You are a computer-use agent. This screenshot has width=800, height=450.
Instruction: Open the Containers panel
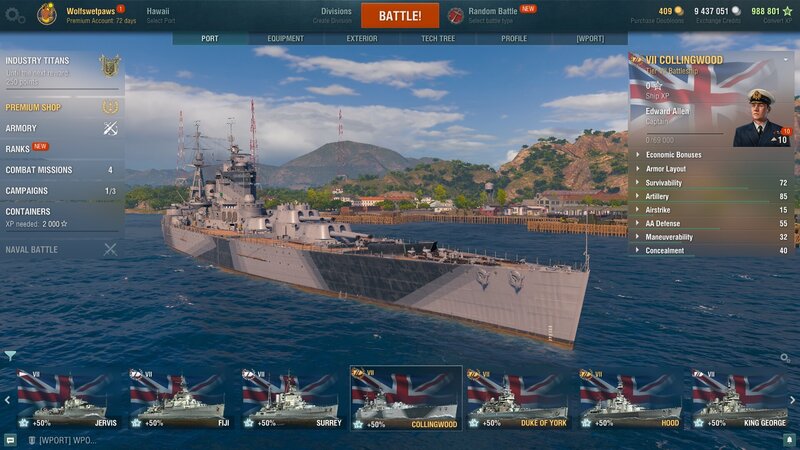(x=30, y=212)
